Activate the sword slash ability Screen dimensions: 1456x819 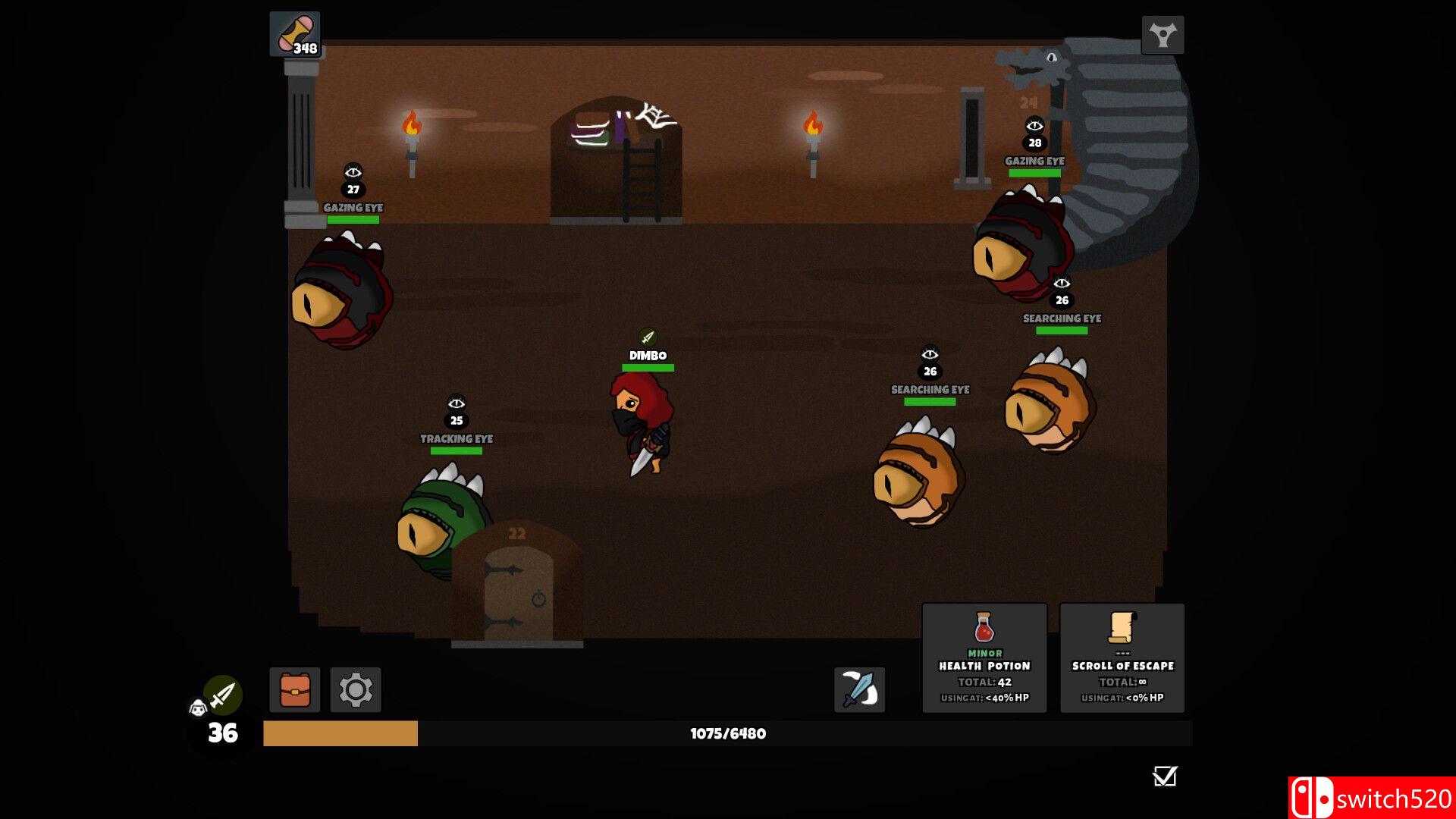859,690
